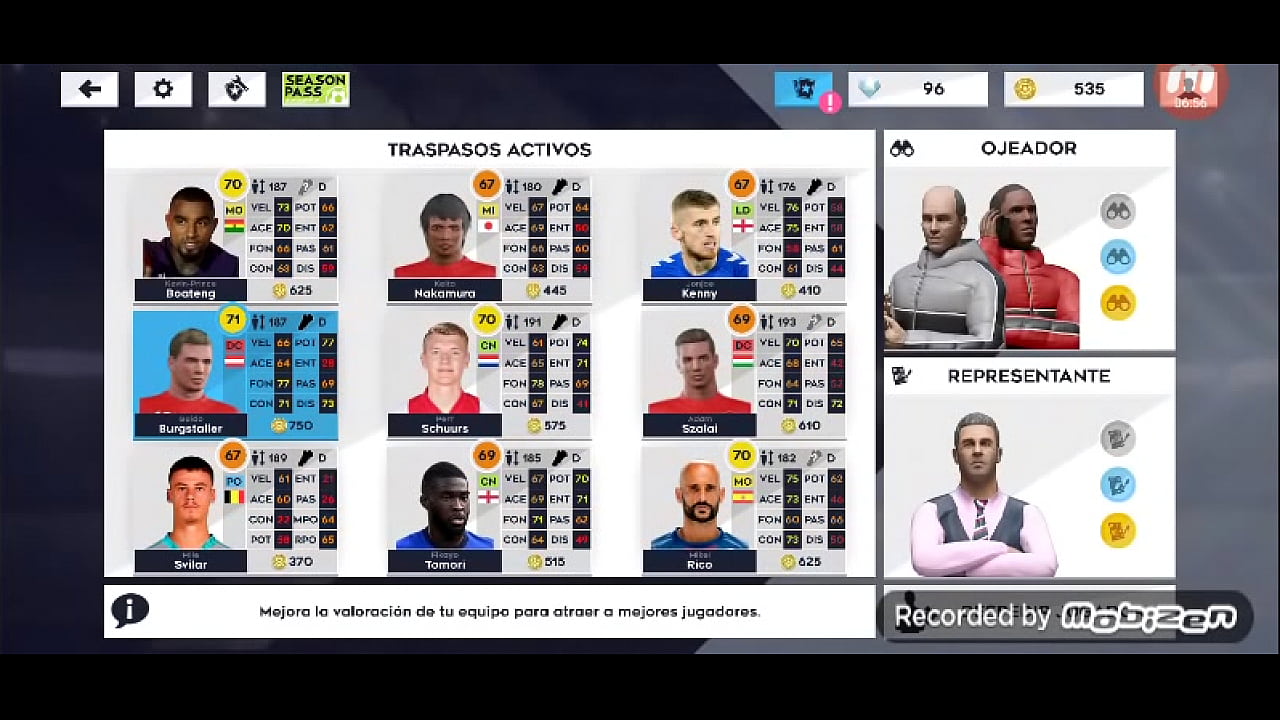Go back with the arrow button
Viewport: 1280px width, 720px height.
click(x=89, y=89)
